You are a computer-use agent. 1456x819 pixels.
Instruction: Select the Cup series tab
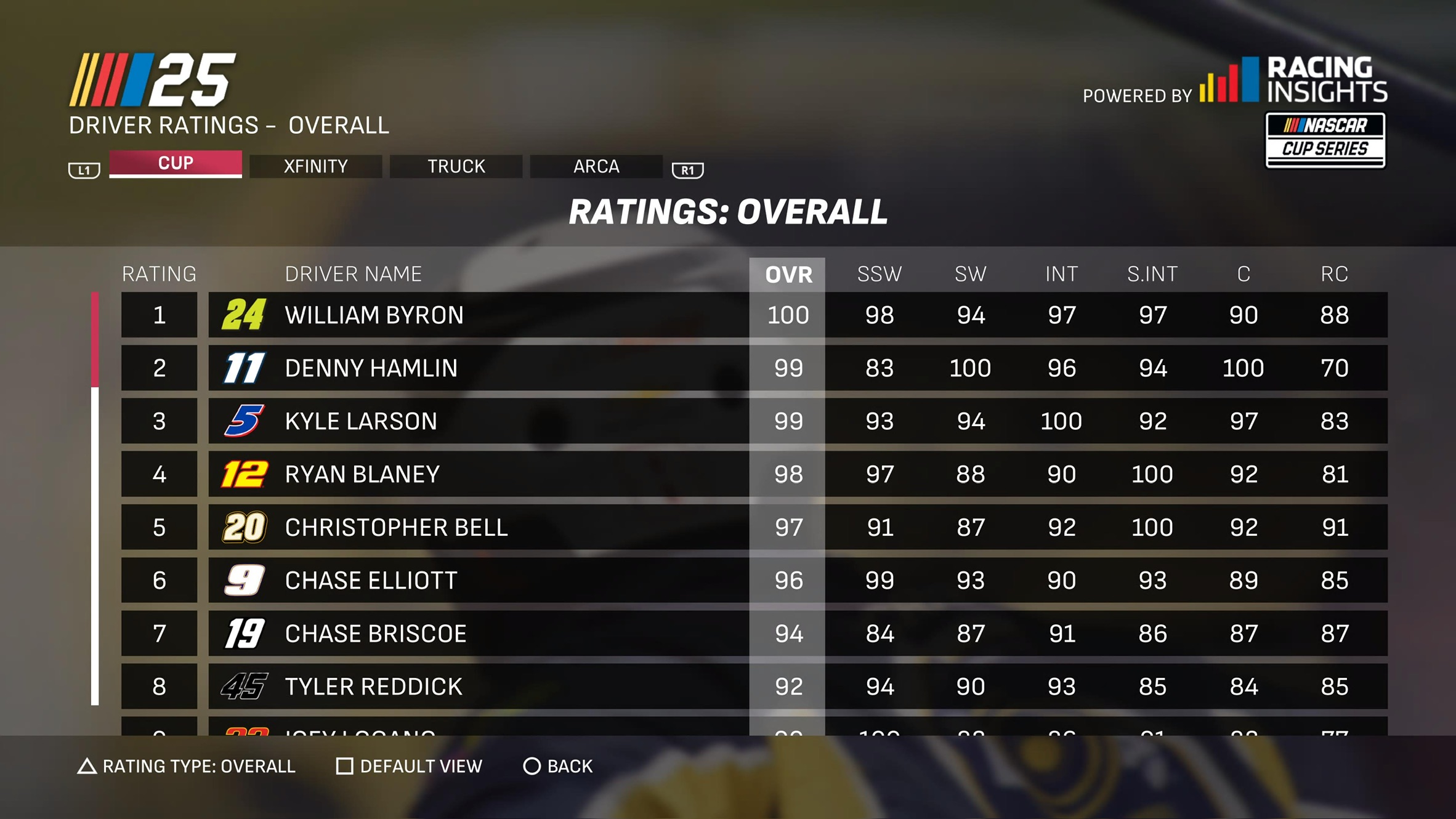tap(176, 164)
